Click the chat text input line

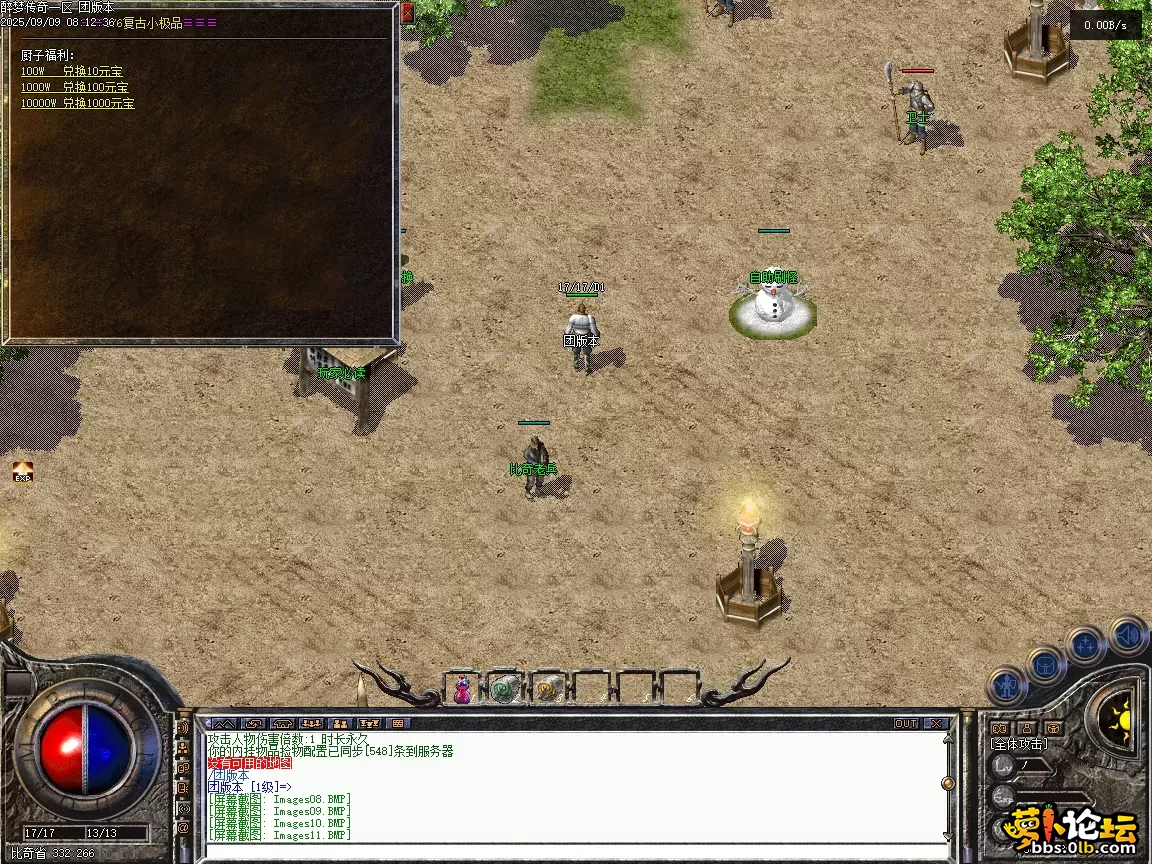tap(570, 850)
